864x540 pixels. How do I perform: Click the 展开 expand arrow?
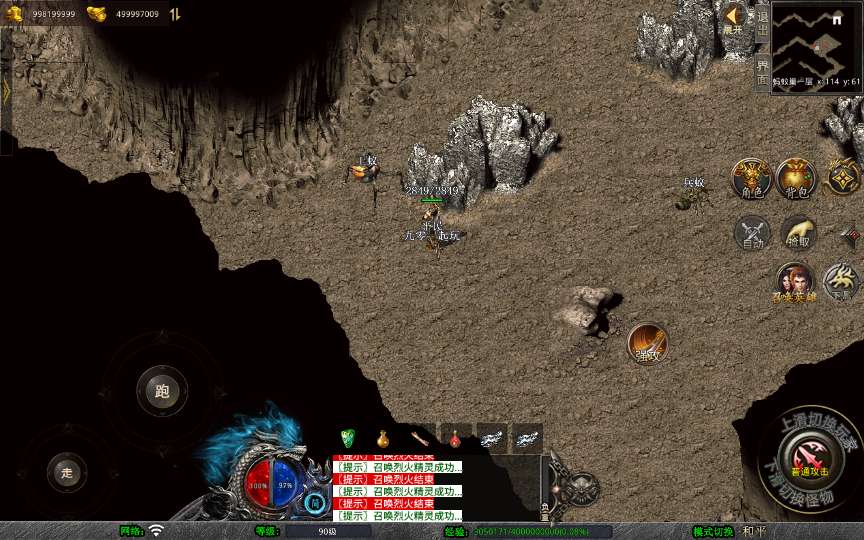click(x=734, y=18)
